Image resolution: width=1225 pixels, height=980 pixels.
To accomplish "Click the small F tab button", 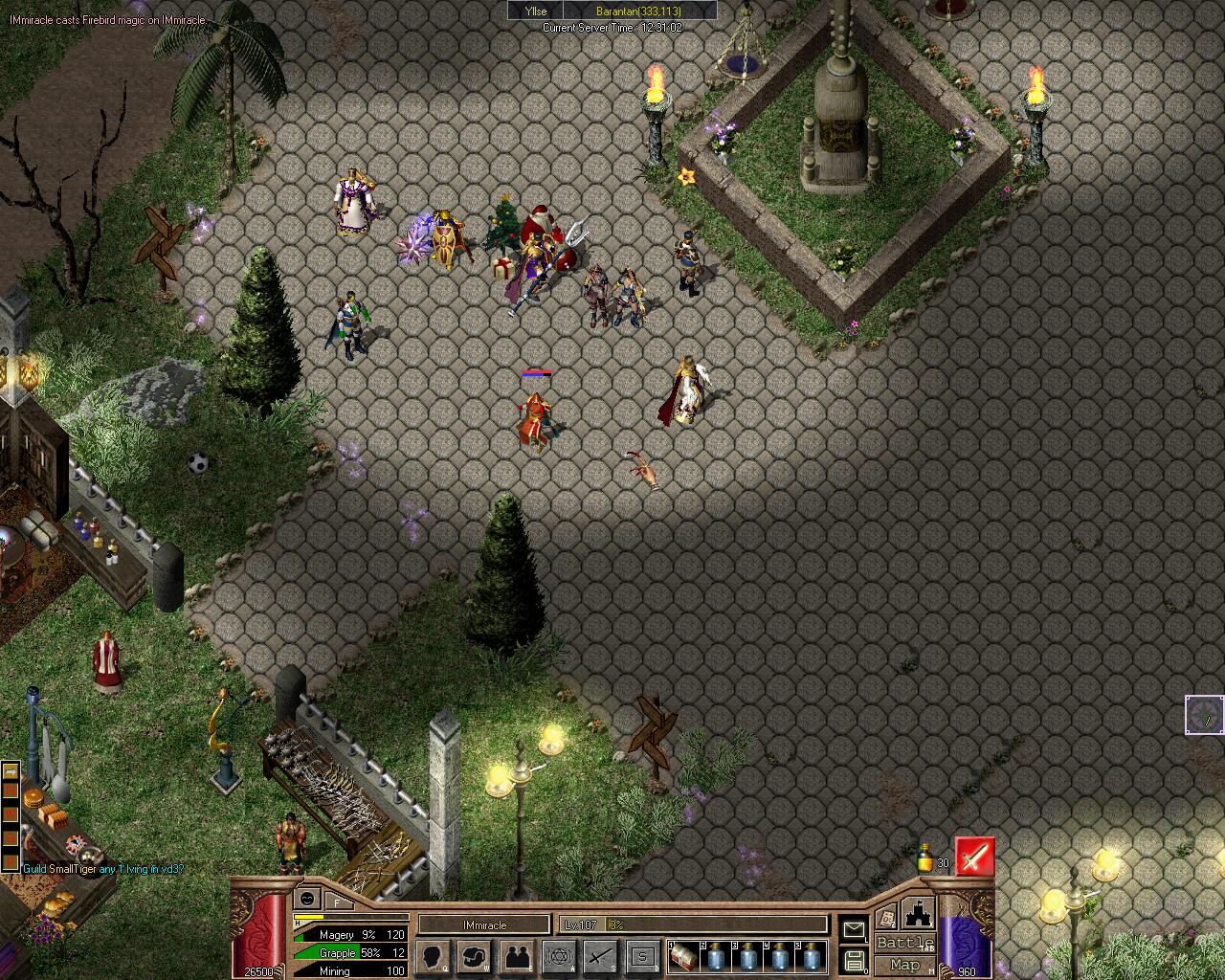I will click(x=338, y=901).
